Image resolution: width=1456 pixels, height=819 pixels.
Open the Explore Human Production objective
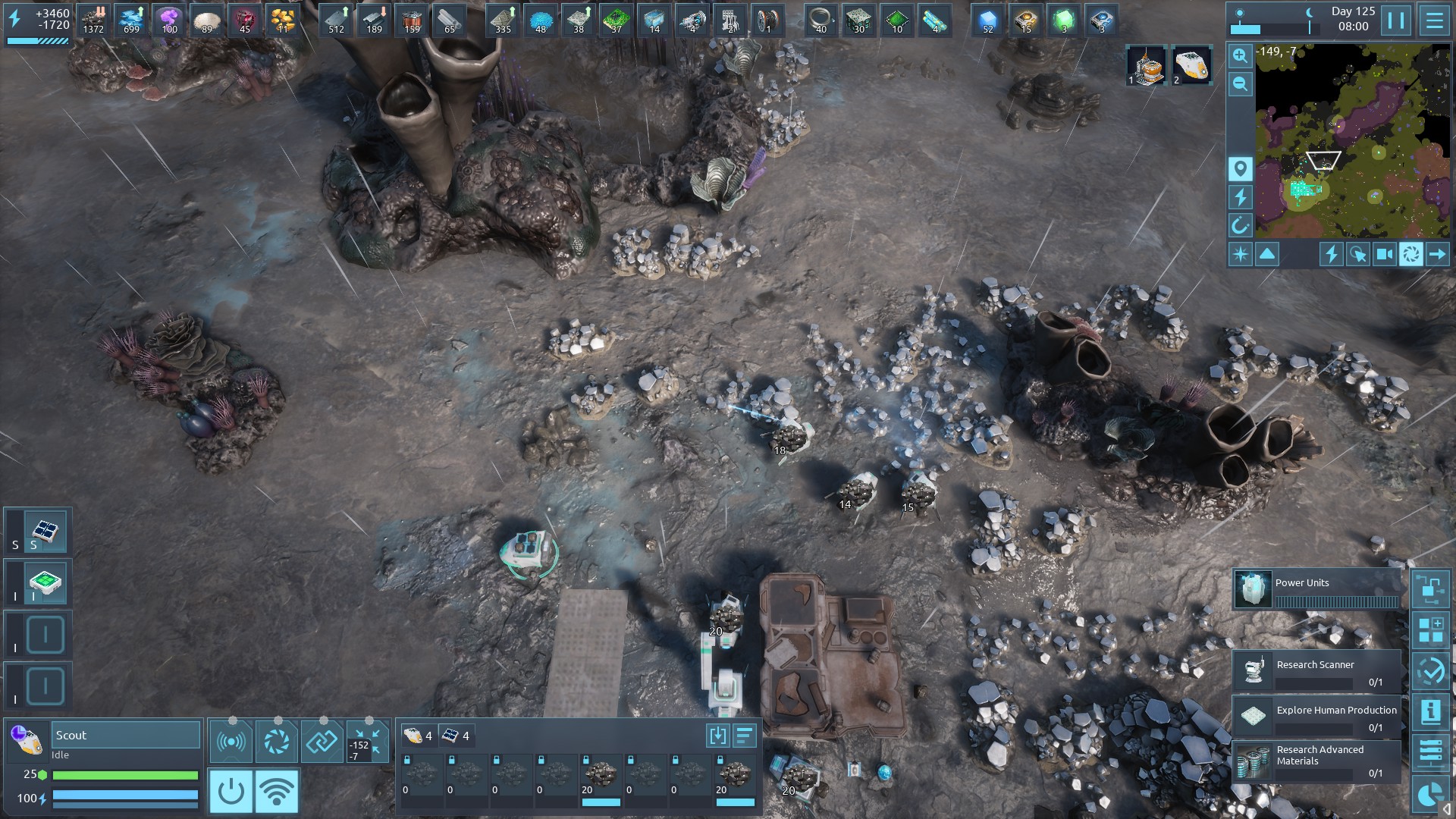[1316, 717]
